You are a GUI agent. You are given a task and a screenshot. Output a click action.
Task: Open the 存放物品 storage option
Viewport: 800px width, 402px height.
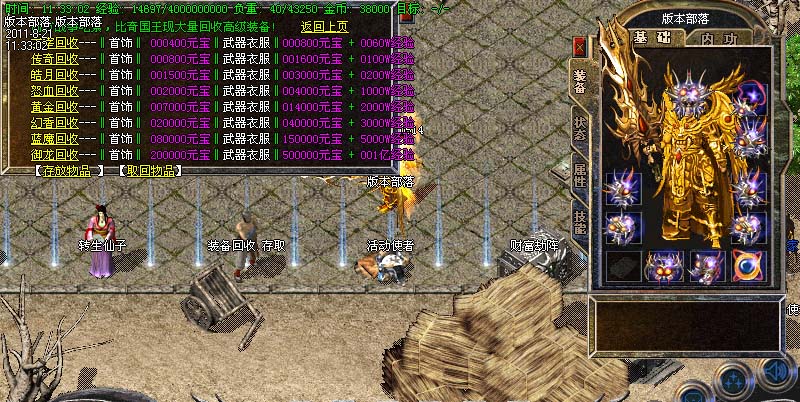[68, 171]
